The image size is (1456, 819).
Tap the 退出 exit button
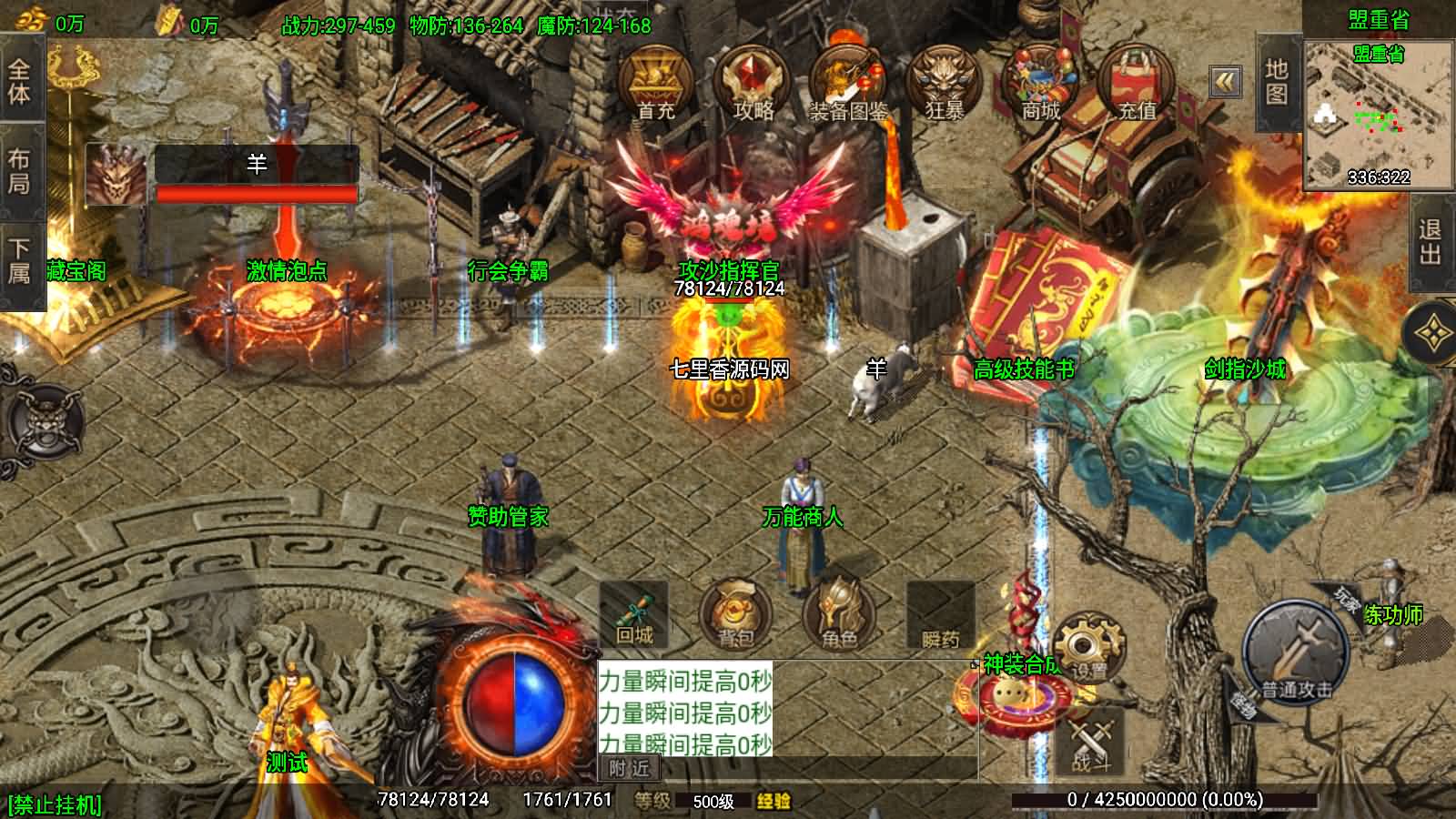click(1431, 241)
